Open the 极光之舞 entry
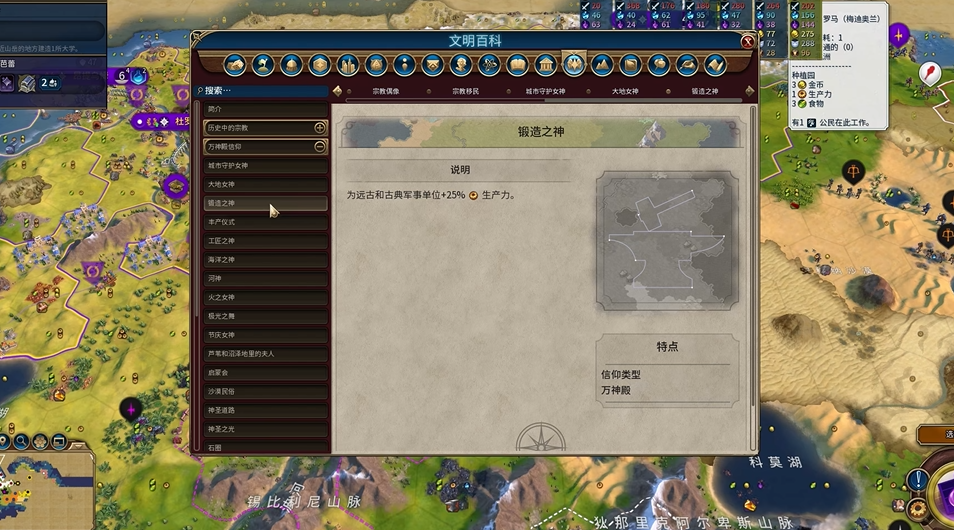 point(265,316)
